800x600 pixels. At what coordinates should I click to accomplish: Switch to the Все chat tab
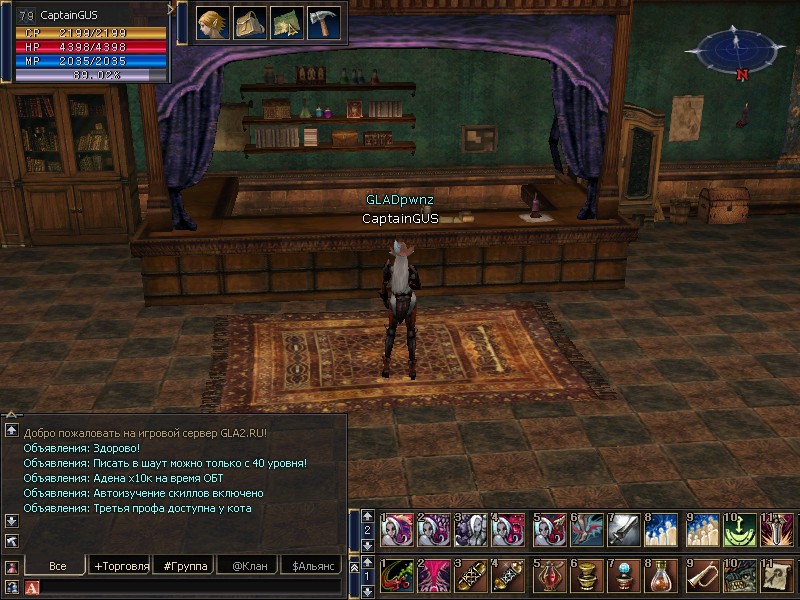[x=57, y=566]
